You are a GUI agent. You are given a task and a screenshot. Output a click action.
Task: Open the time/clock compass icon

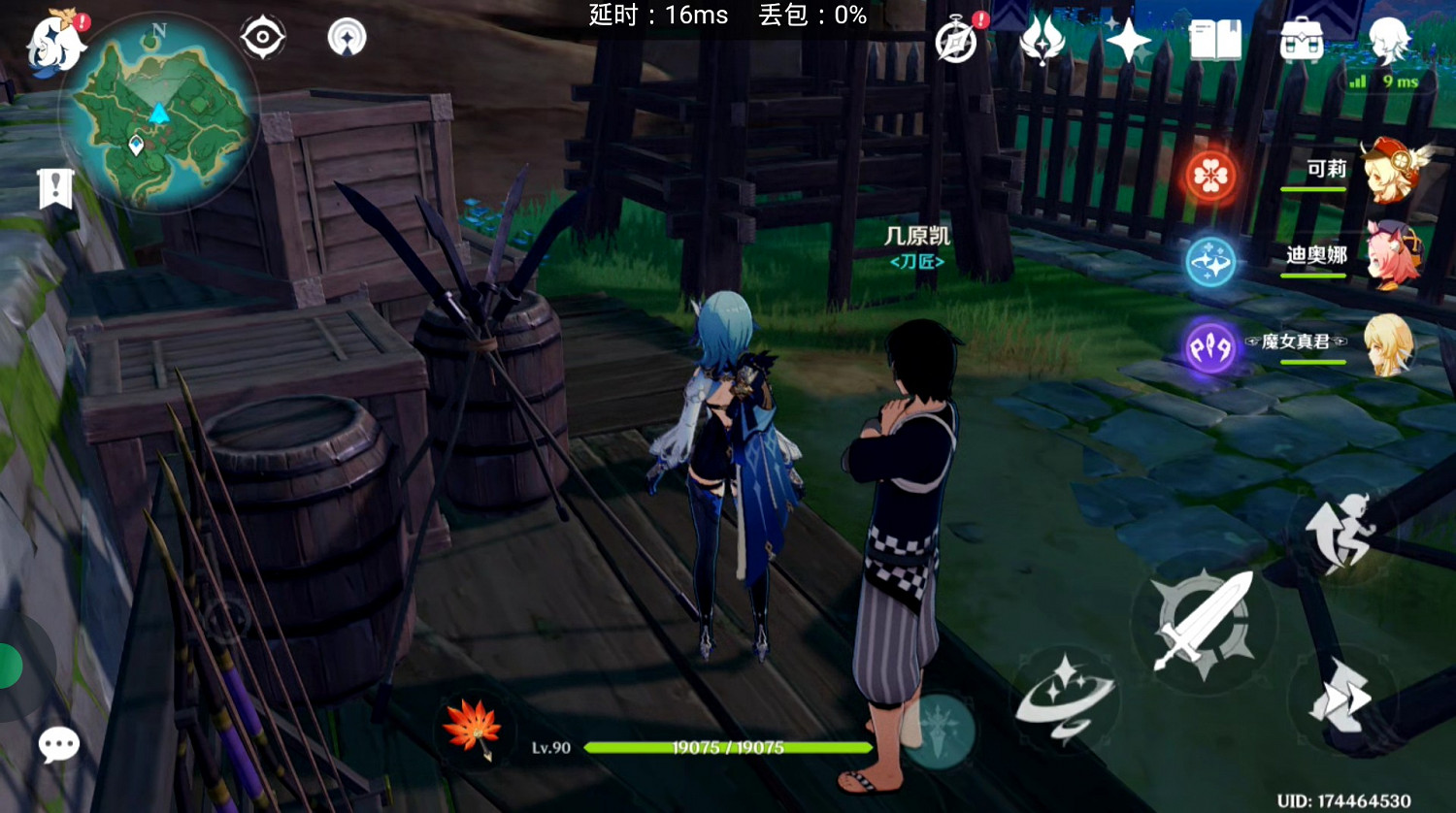tap(954, 39)
